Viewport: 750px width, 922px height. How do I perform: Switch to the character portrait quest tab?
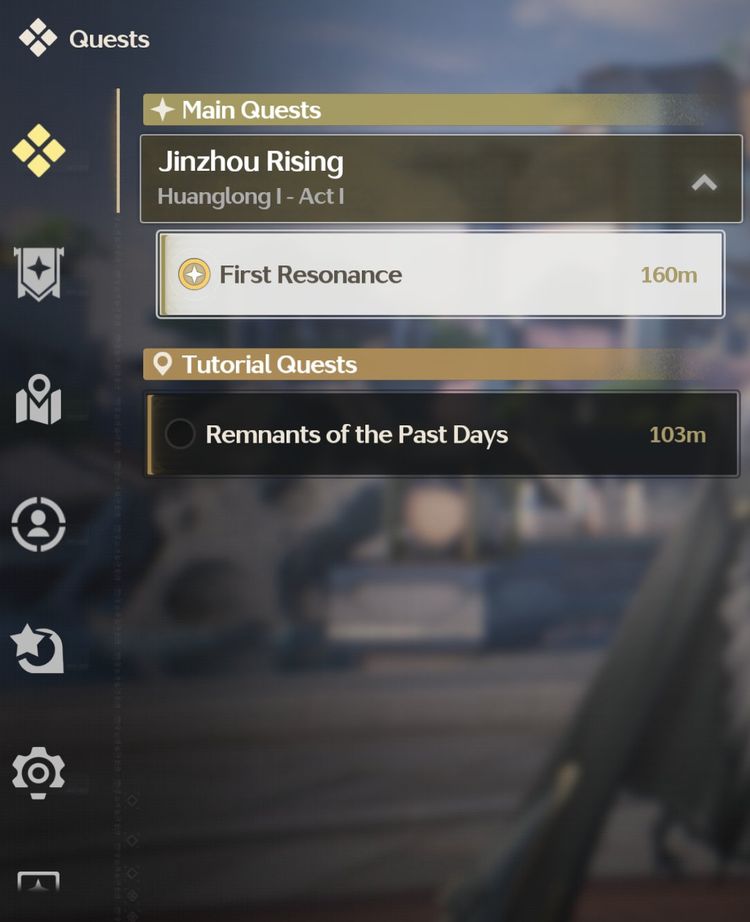coord(39,523)
